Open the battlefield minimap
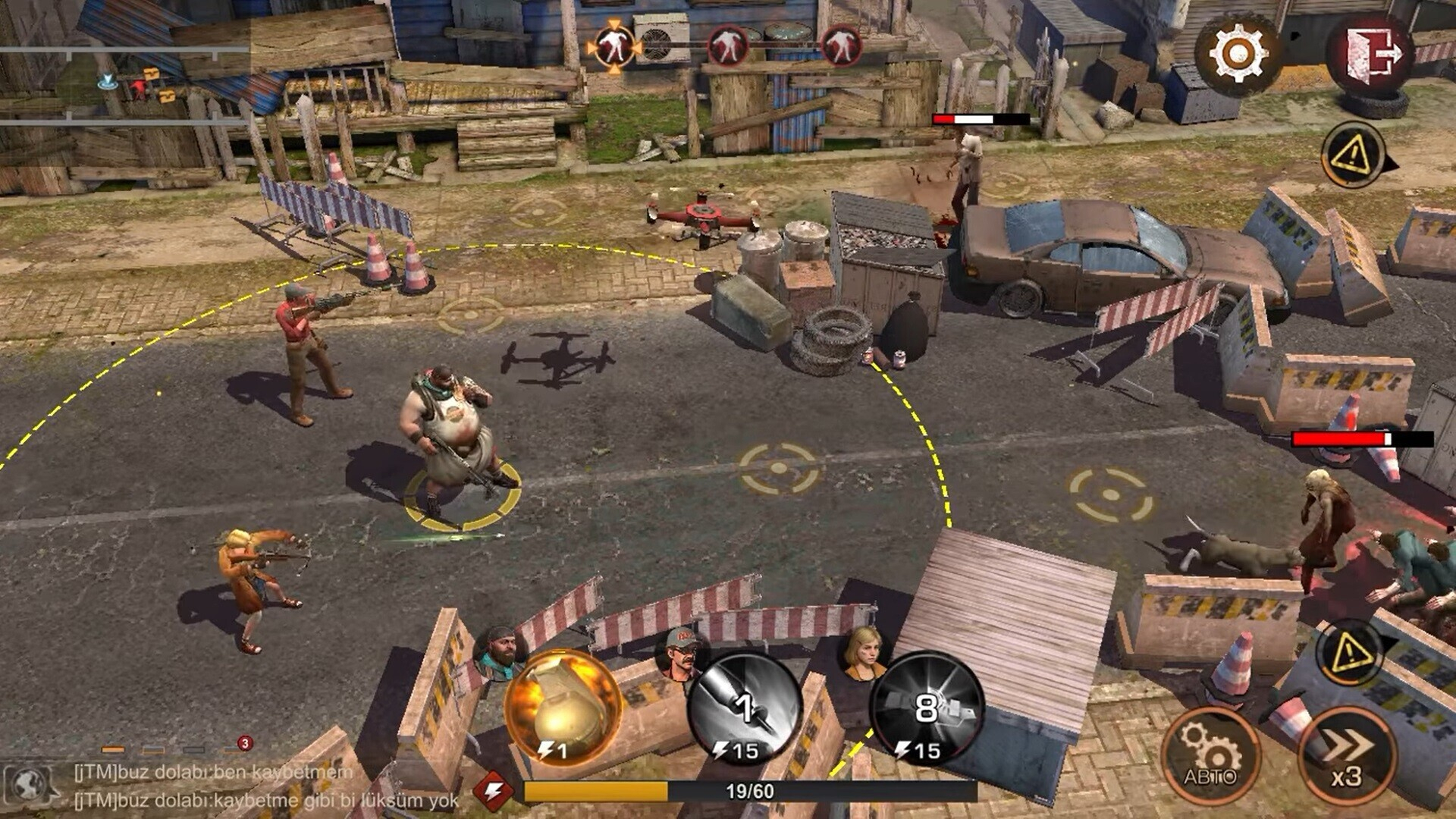 click(x=125, y=83)
